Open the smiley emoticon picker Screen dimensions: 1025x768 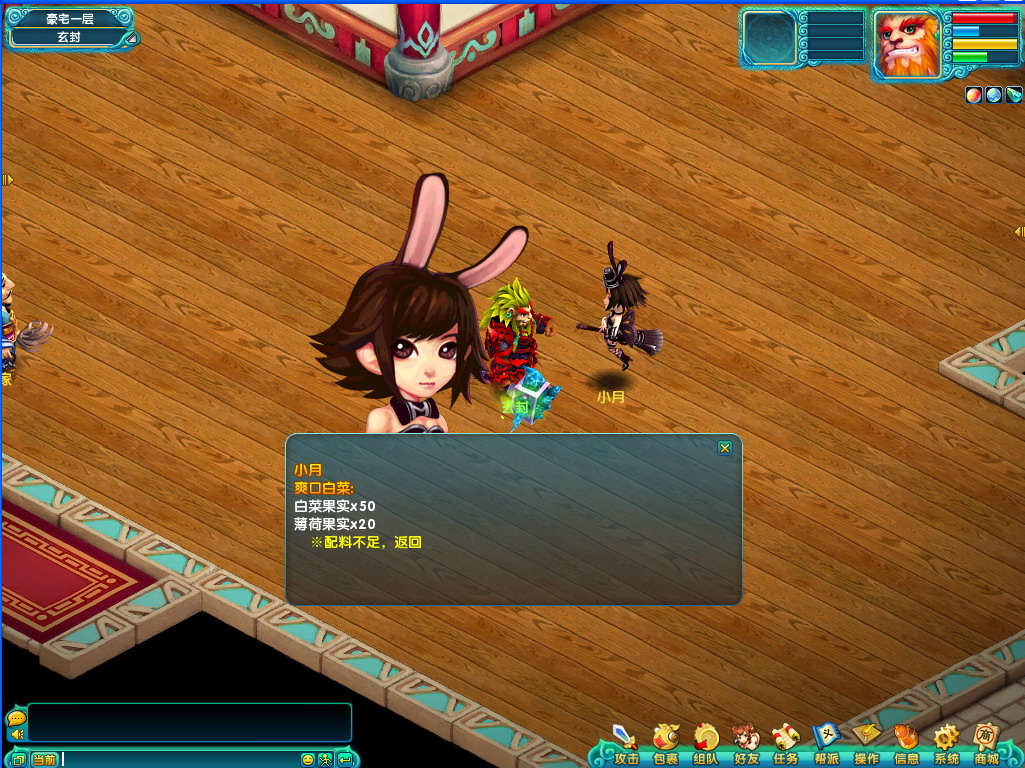[308, 759]
